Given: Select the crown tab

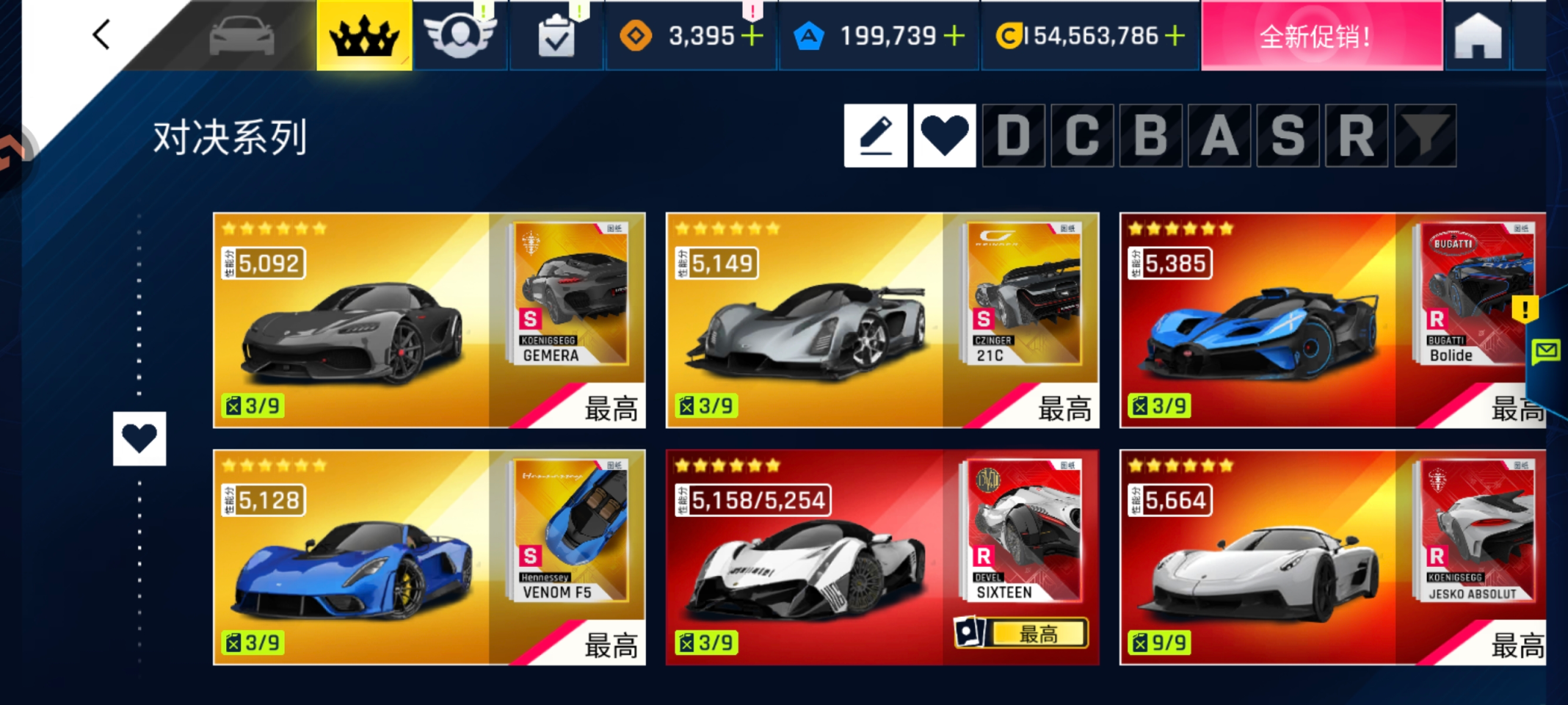Looking at the screenshot, I should pos(364,36).
